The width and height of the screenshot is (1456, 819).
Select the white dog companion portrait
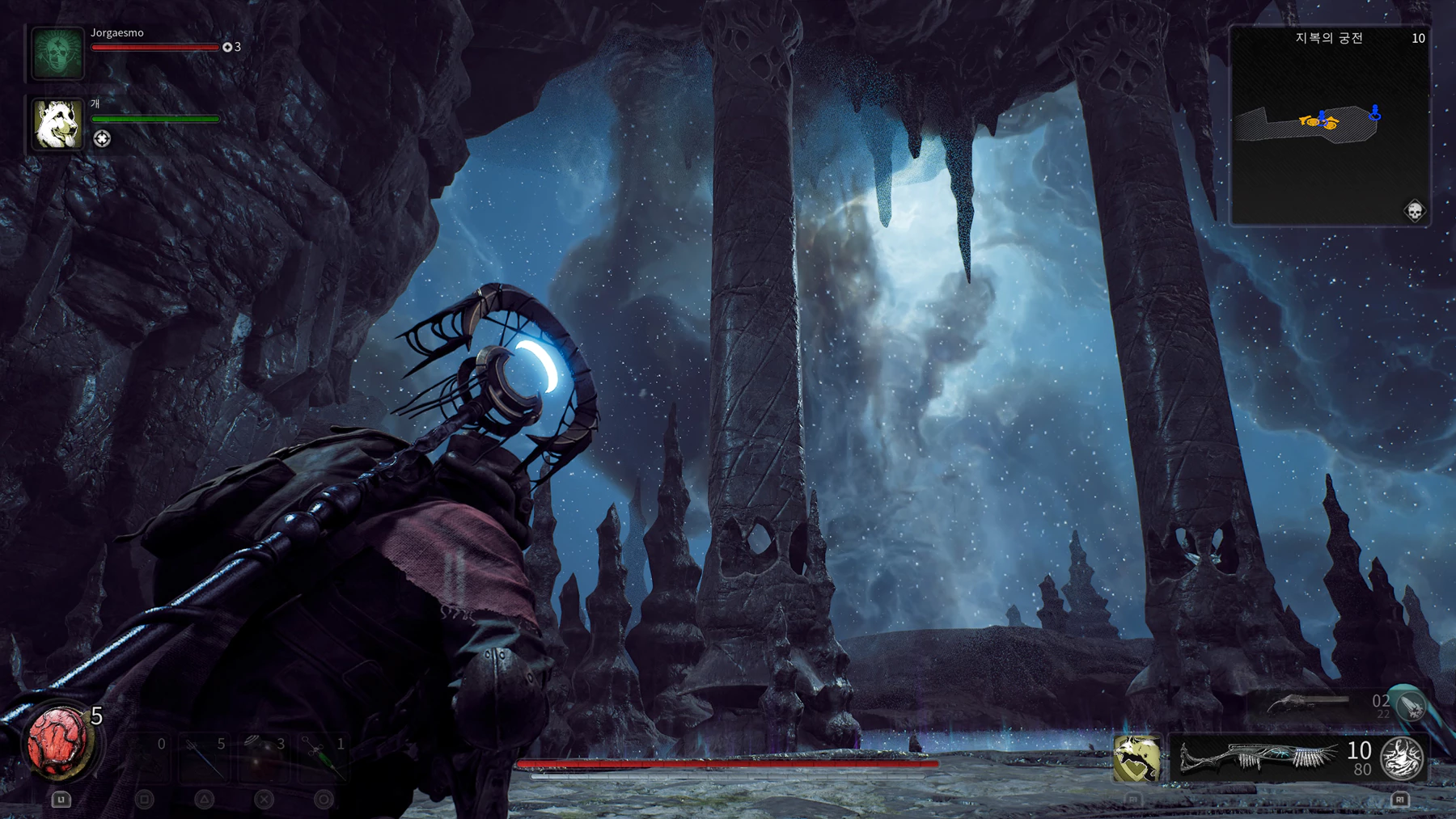coord(57,125)
